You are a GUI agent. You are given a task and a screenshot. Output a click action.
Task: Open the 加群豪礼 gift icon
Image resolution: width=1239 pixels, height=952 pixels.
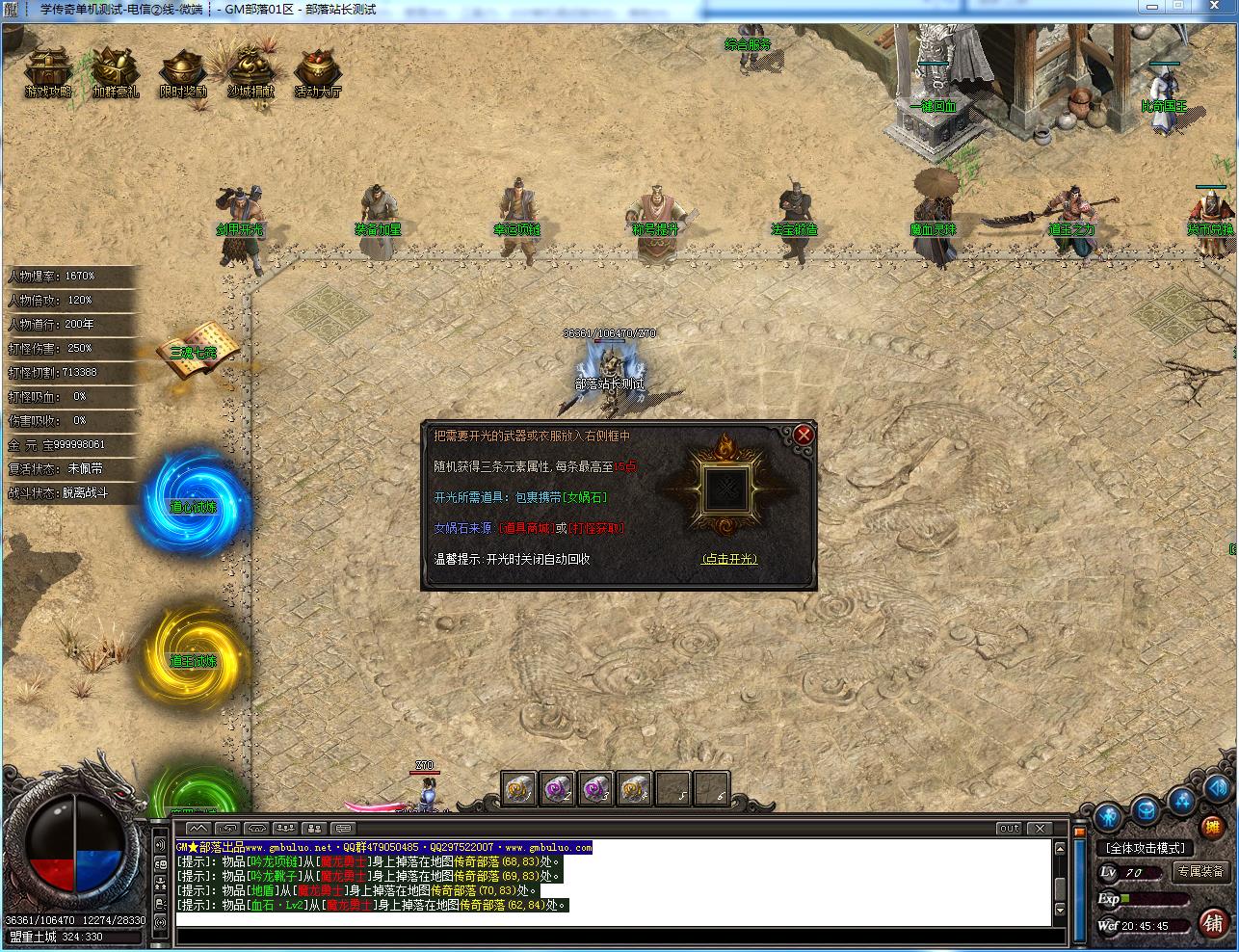pos(115,72)
